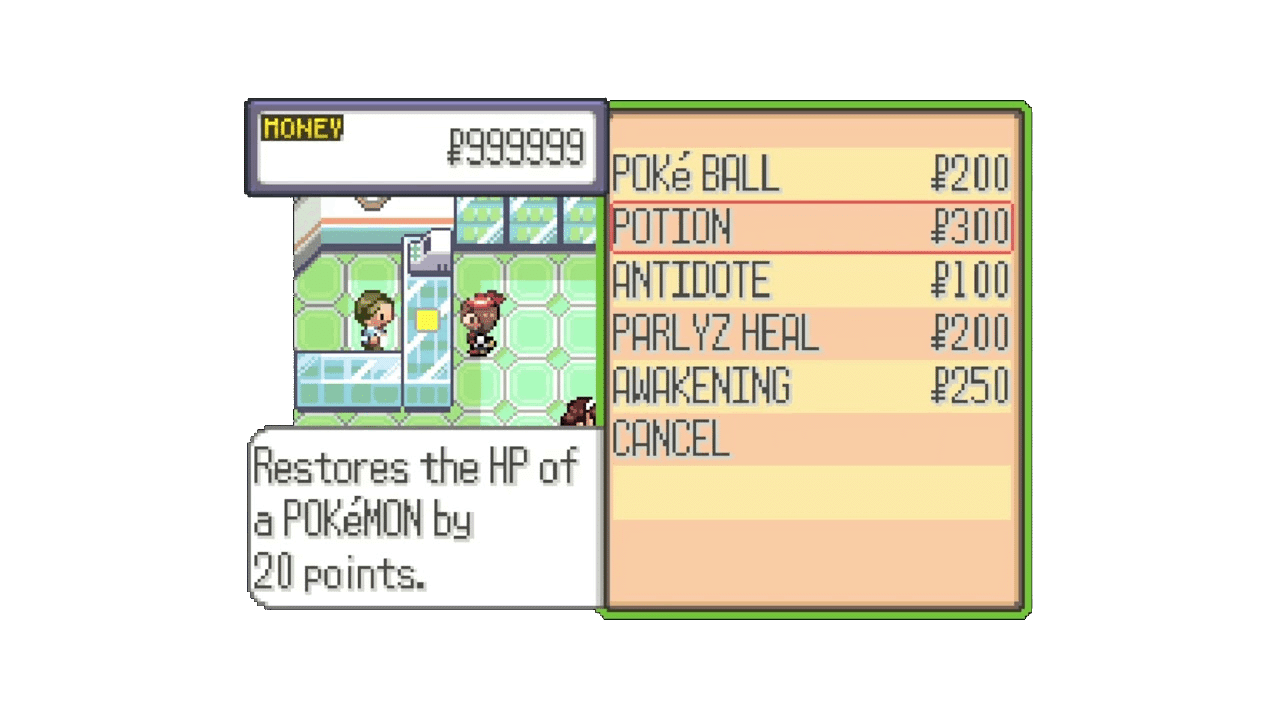Viewport: 1280px width, 720px height.
Task: Choose ANTIDOTE priced at 100
Action: 688,281
